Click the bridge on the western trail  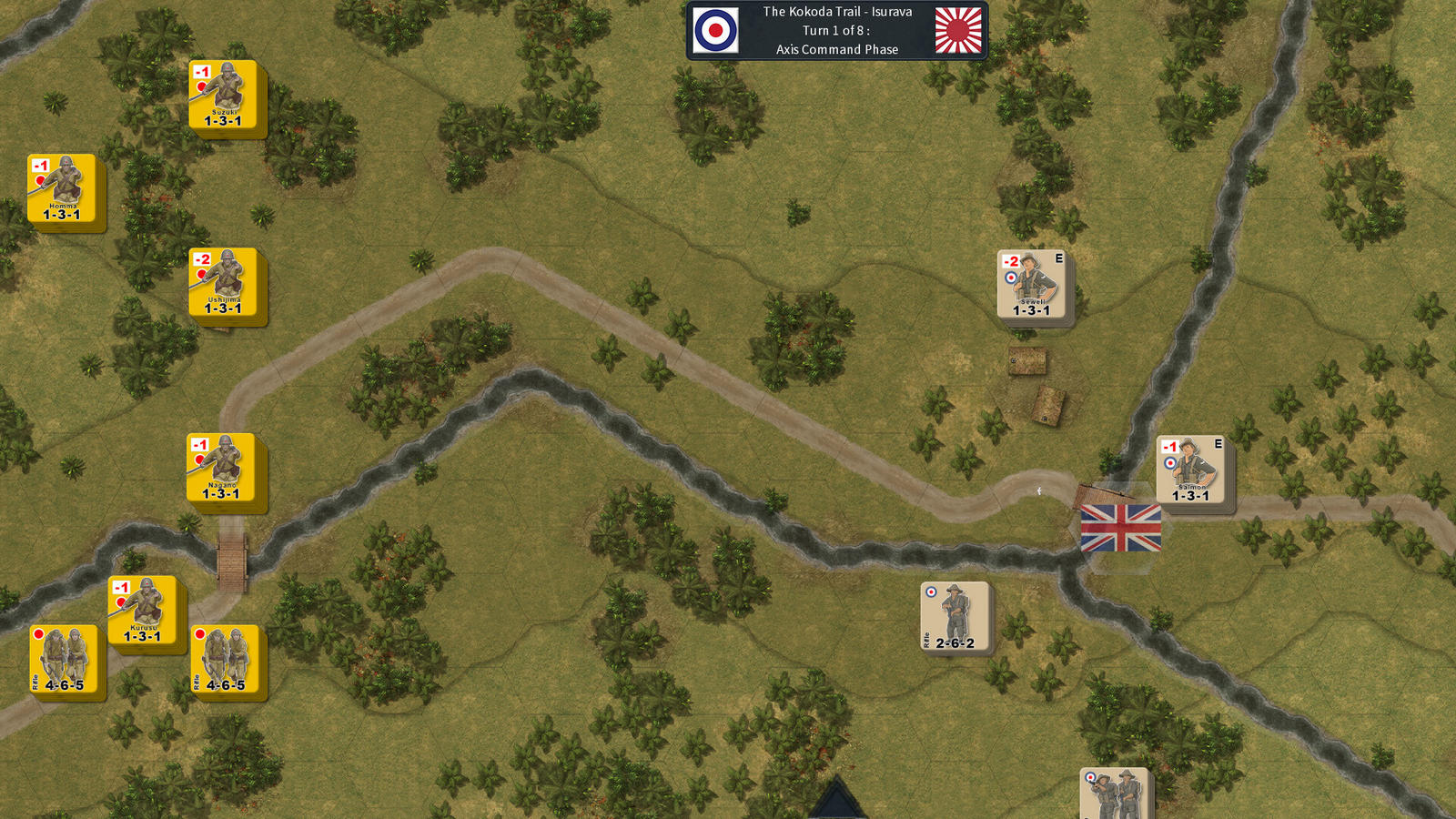[x=230, y=557]
